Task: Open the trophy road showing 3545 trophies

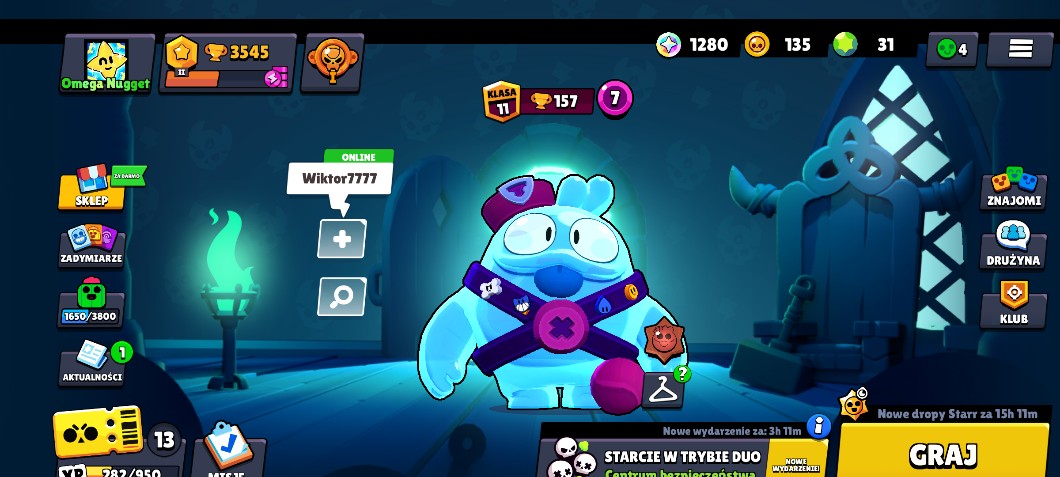Action: pyautogui.click(x=229, y=63)
